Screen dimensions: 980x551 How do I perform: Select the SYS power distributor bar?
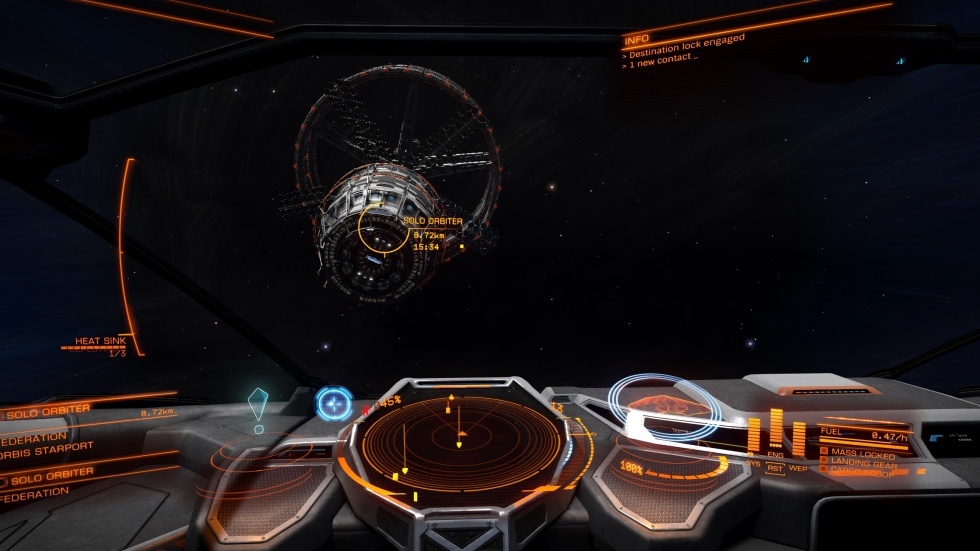[x=753, y=435]
